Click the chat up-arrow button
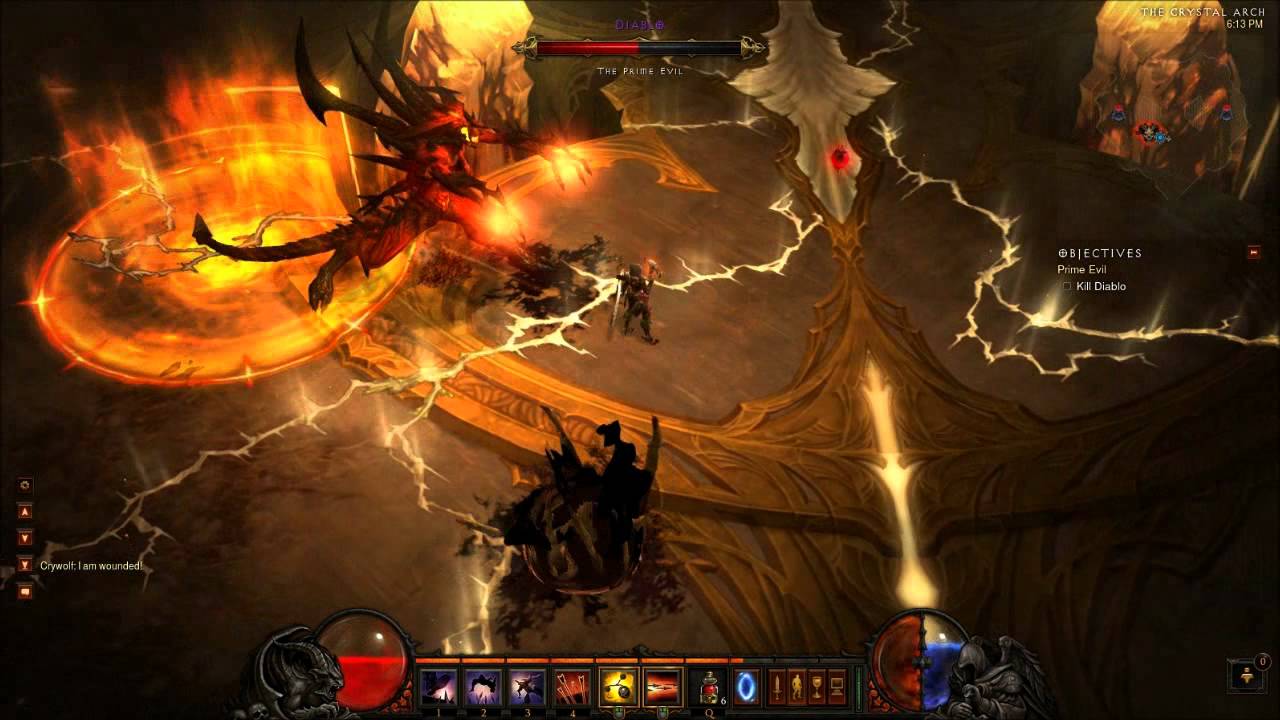 25,511
